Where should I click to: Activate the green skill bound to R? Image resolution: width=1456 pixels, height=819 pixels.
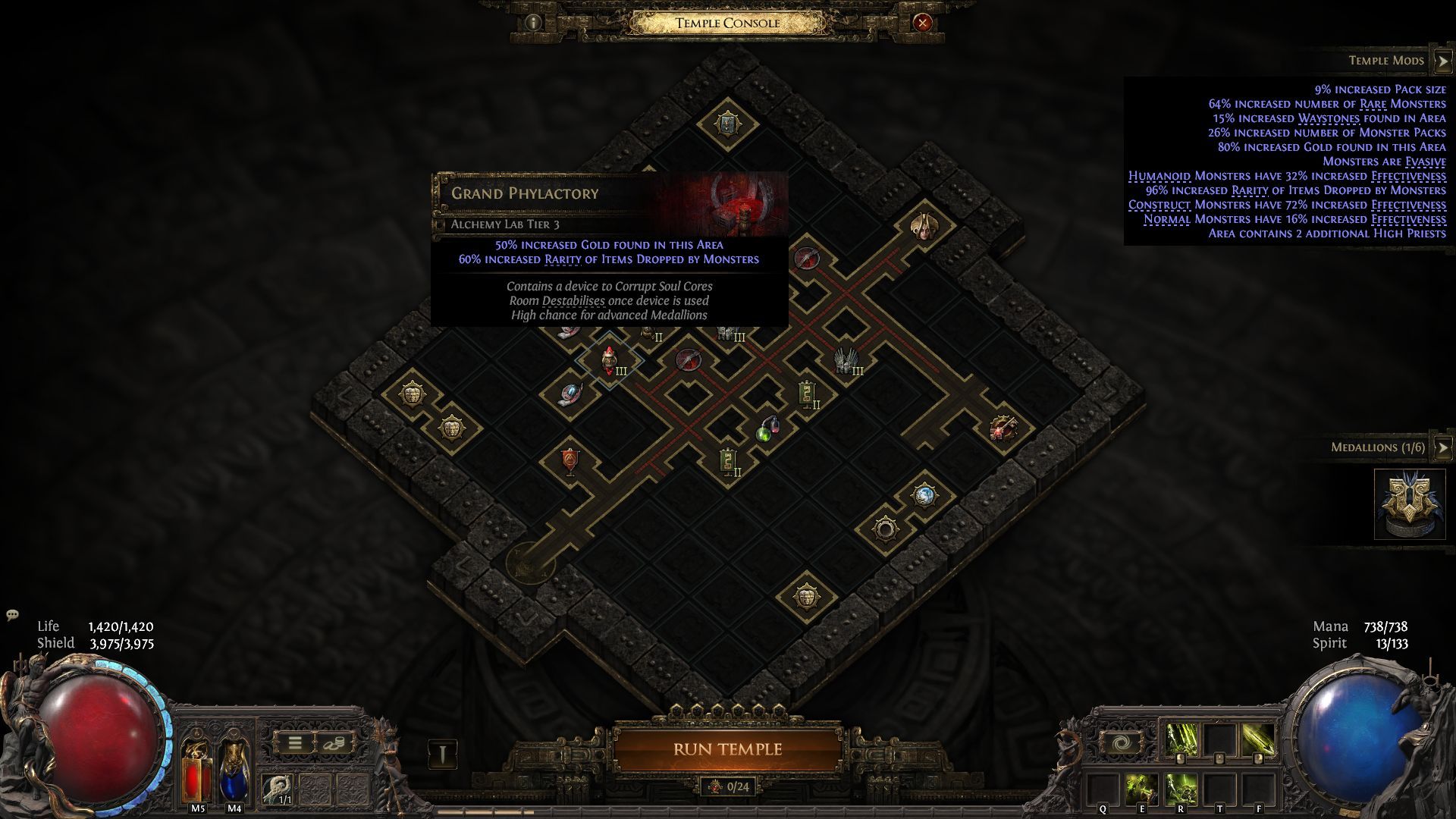click(x=1181, y=790)
